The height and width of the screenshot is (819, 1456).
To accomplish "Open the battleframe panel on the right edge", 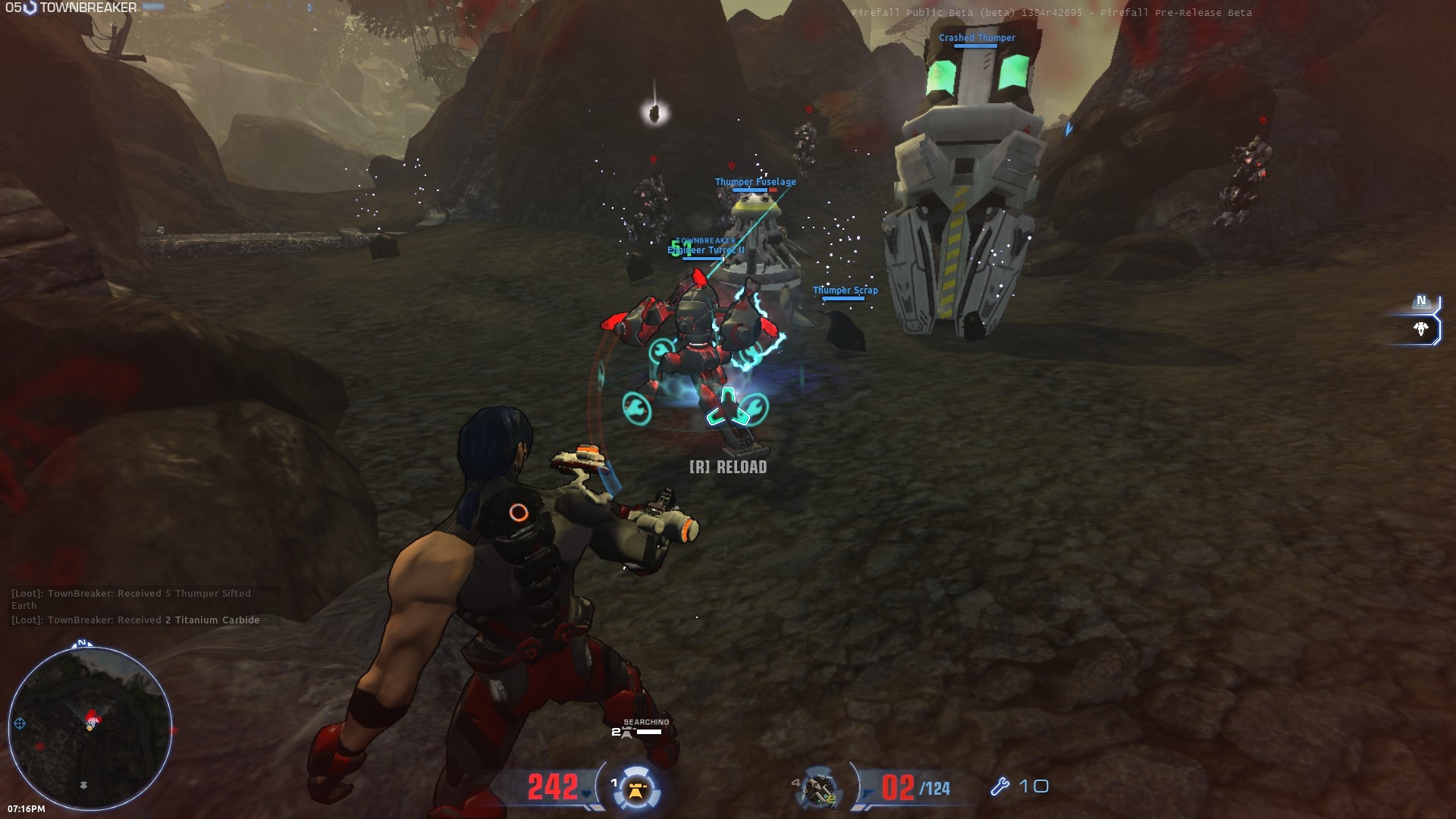I will (x=1420, y=329).
